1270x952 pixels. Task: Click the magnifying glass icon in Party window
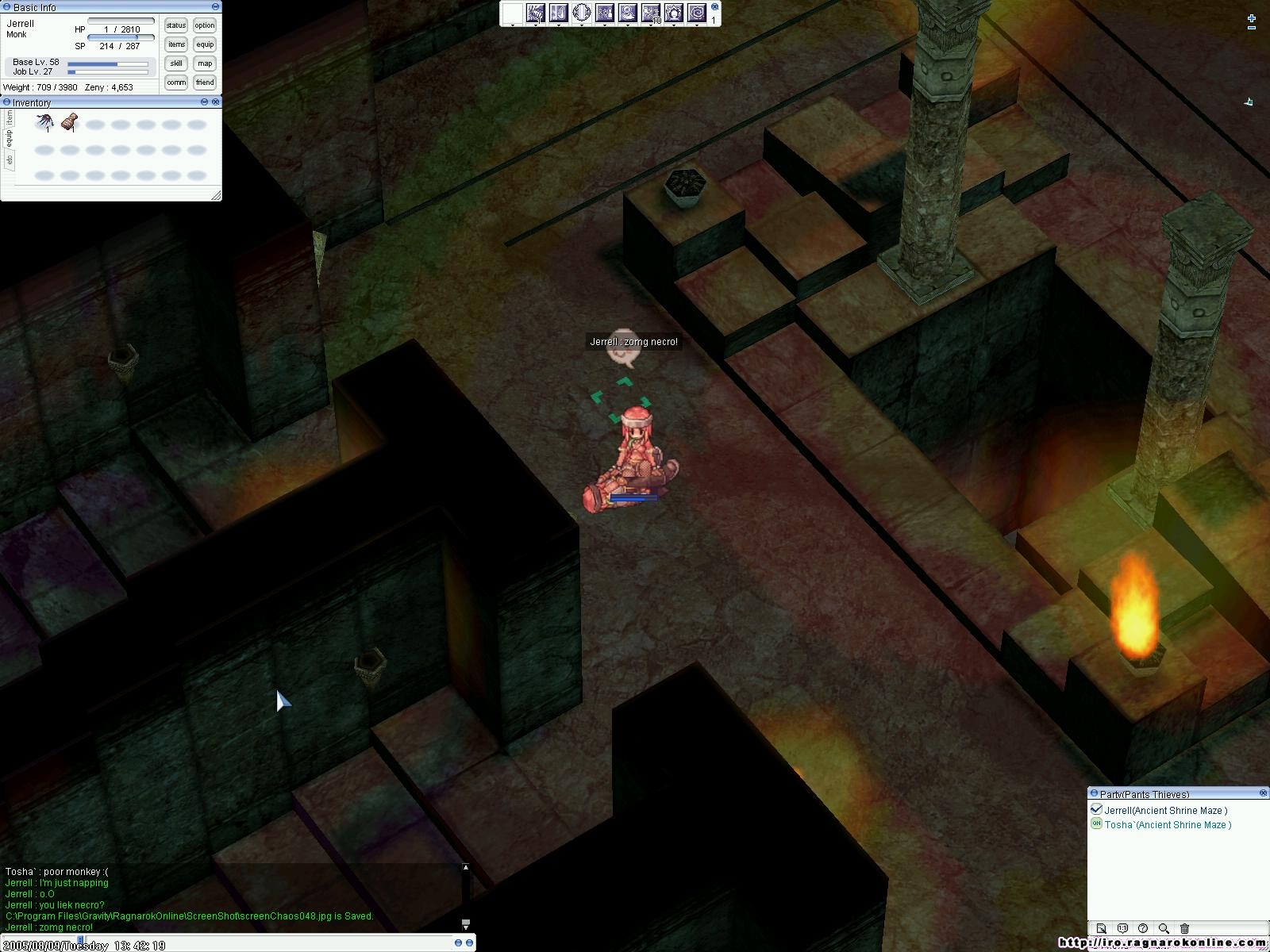coord(1164,928)
